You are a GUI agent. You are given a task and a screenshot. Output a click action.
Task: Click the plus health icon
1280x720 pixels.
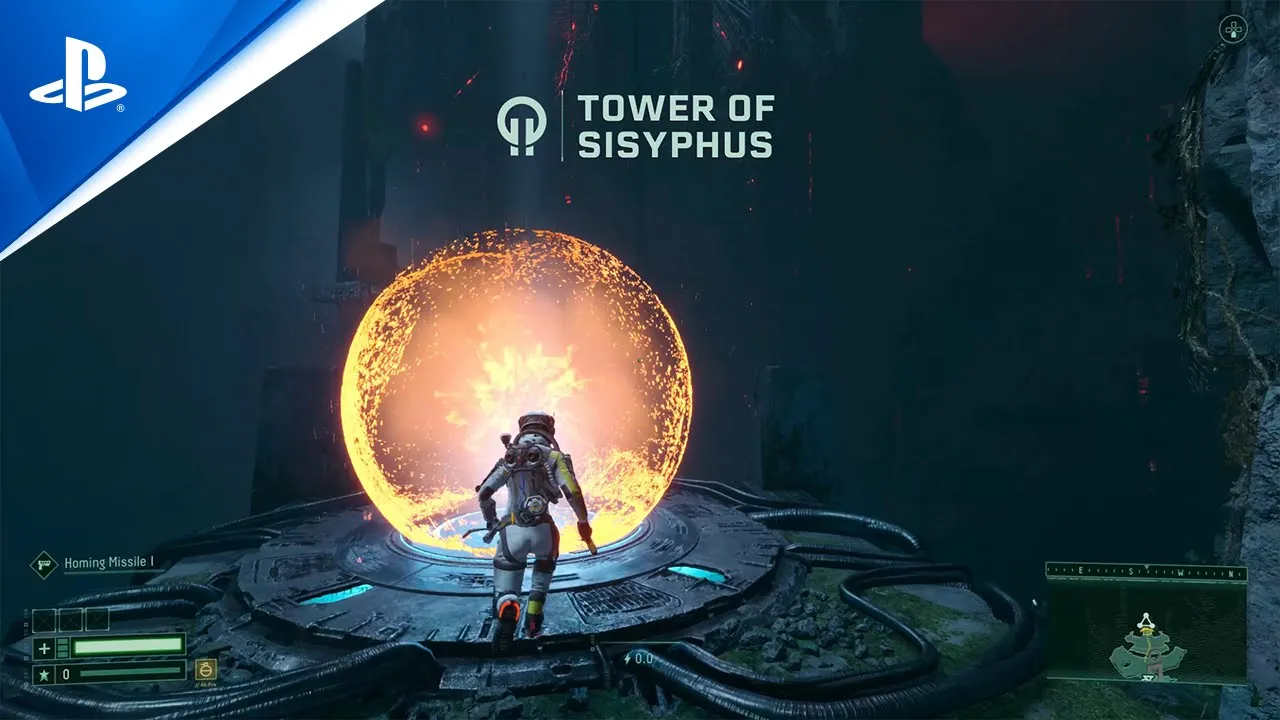[x=43, y=648]
